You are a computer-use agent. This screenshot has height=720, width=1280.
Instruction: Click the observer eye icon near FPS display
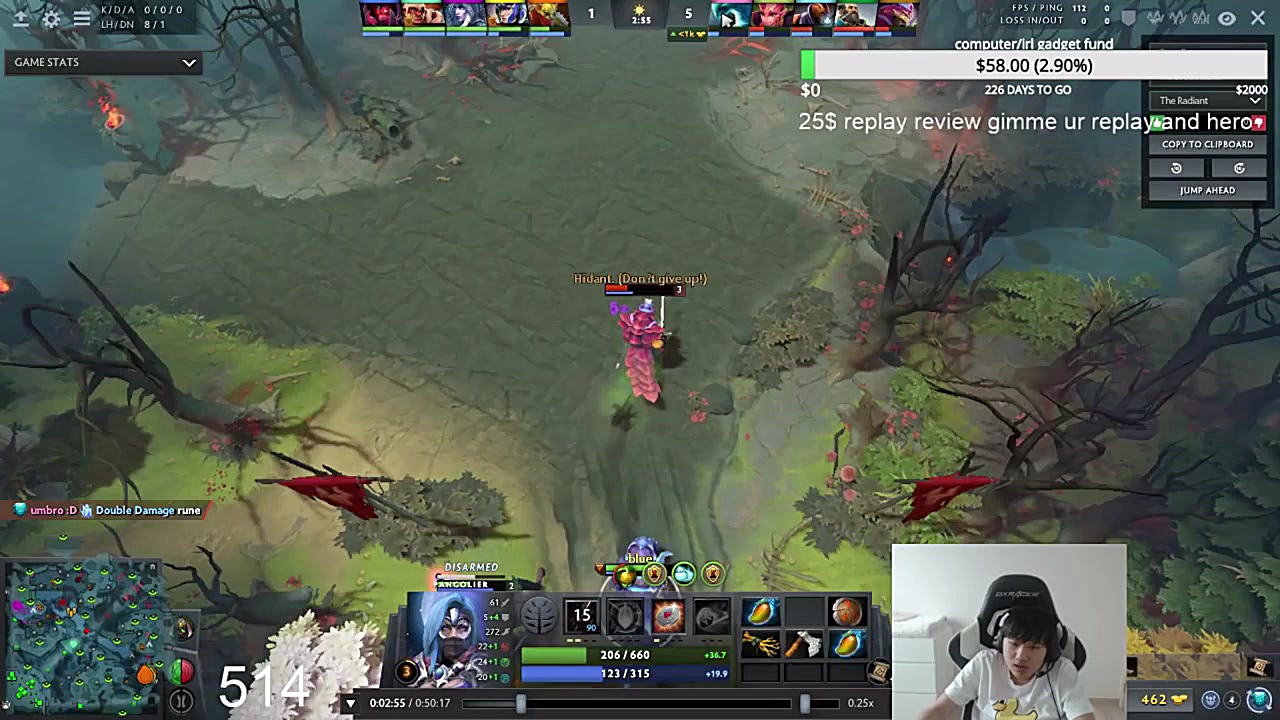[1226, 18]
